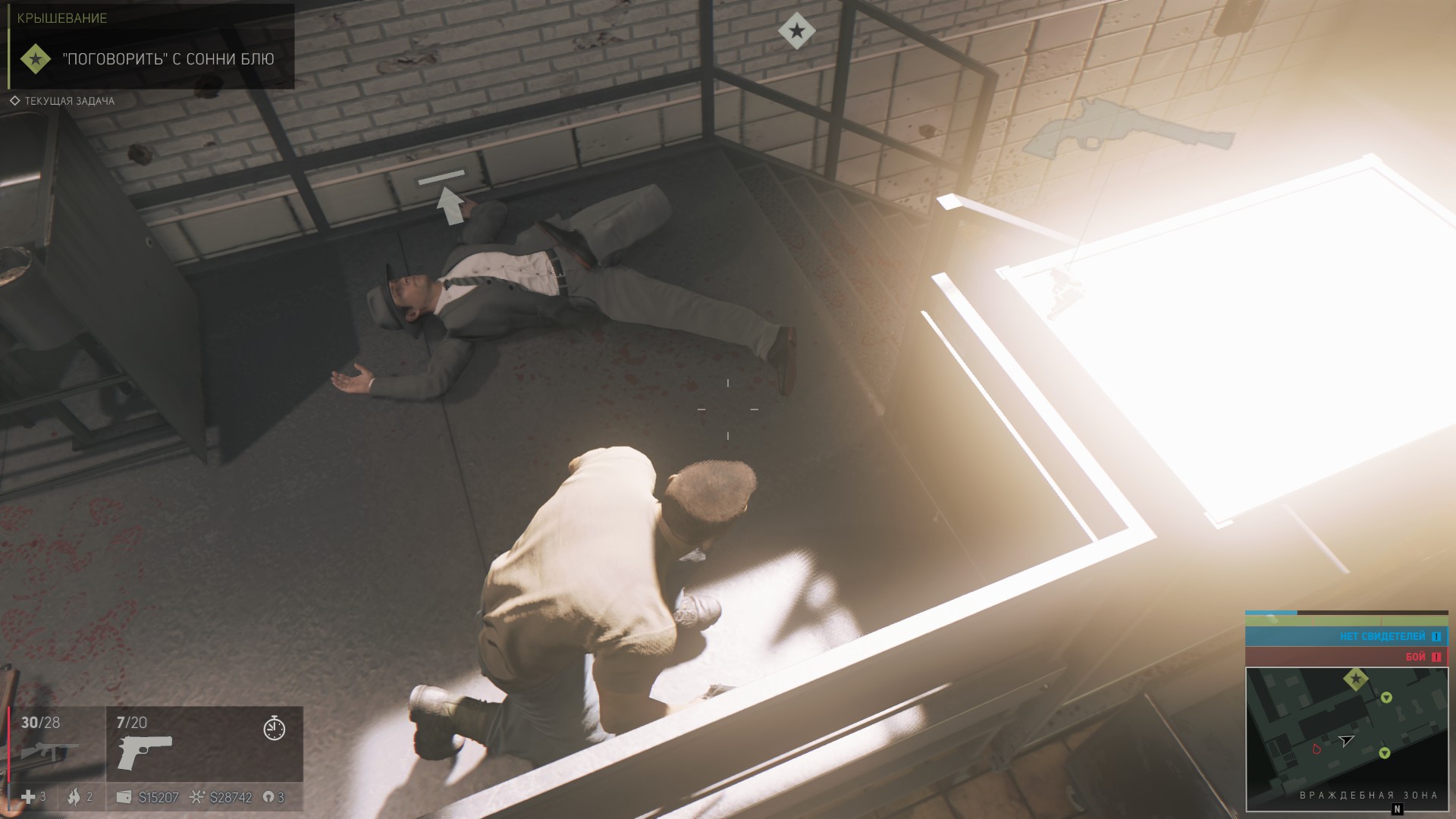Viewport: 1456px width, 819px height.
Task: Click the red enemy blip on minimap
Action: pyautogui.click(x=1316, y=749)
